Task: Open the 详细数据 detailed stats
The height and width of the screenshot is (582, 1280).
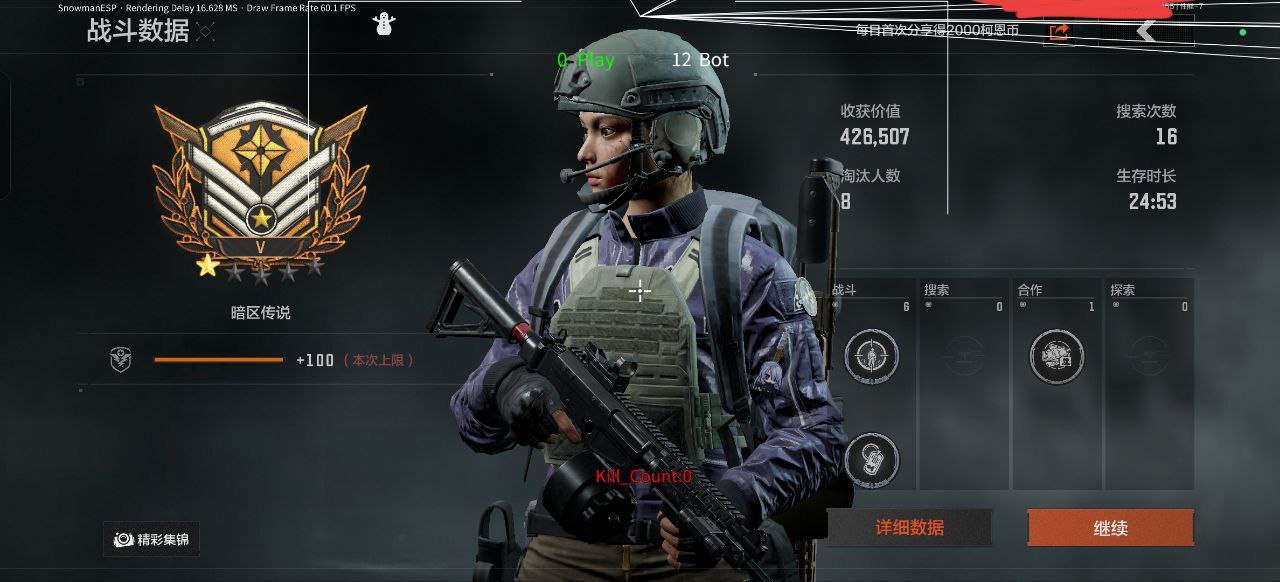Action: coord(909,528)
